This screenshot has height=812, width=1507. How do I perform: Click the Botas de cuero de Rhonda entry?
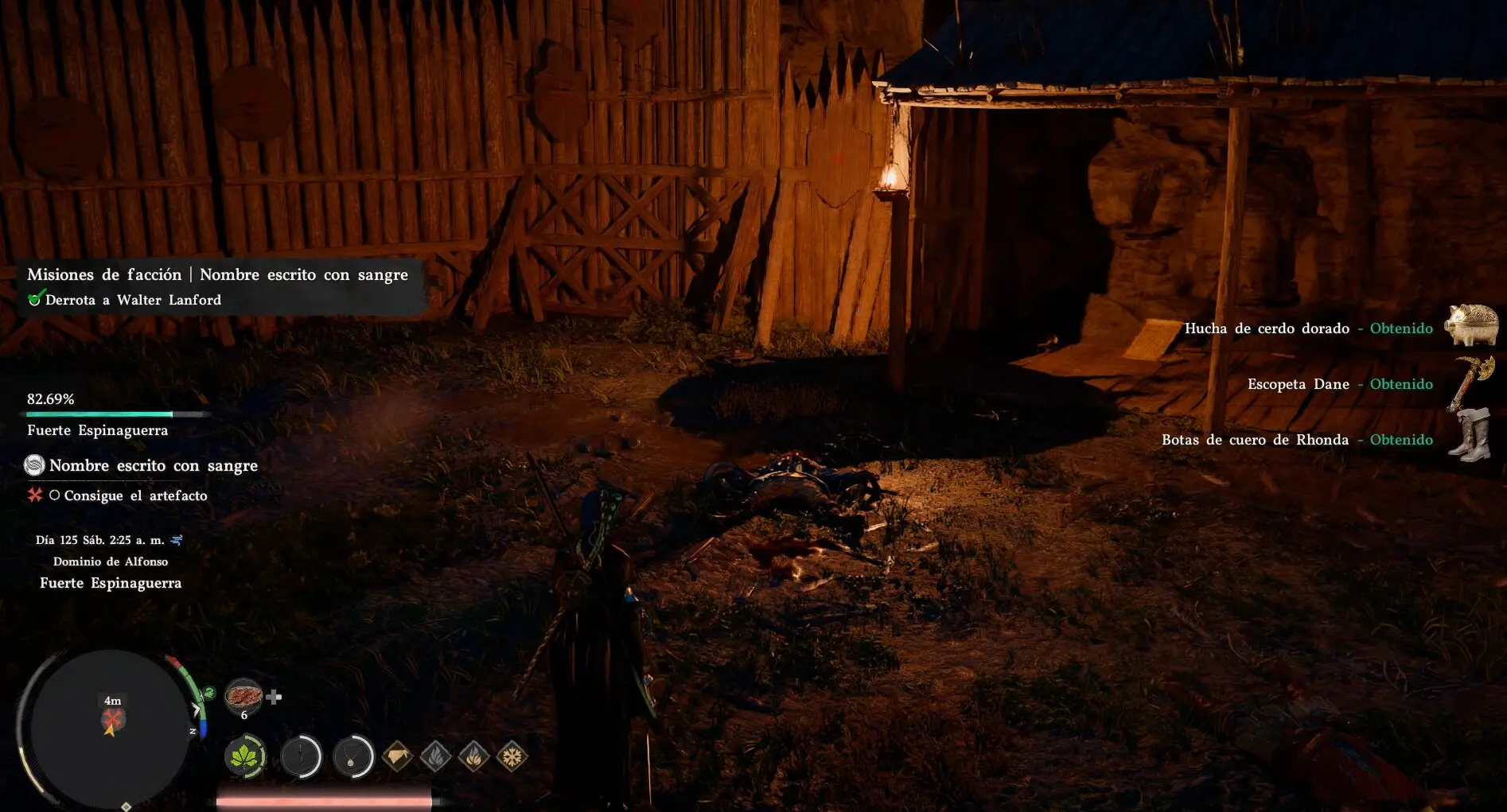[x=1297, y=440]
